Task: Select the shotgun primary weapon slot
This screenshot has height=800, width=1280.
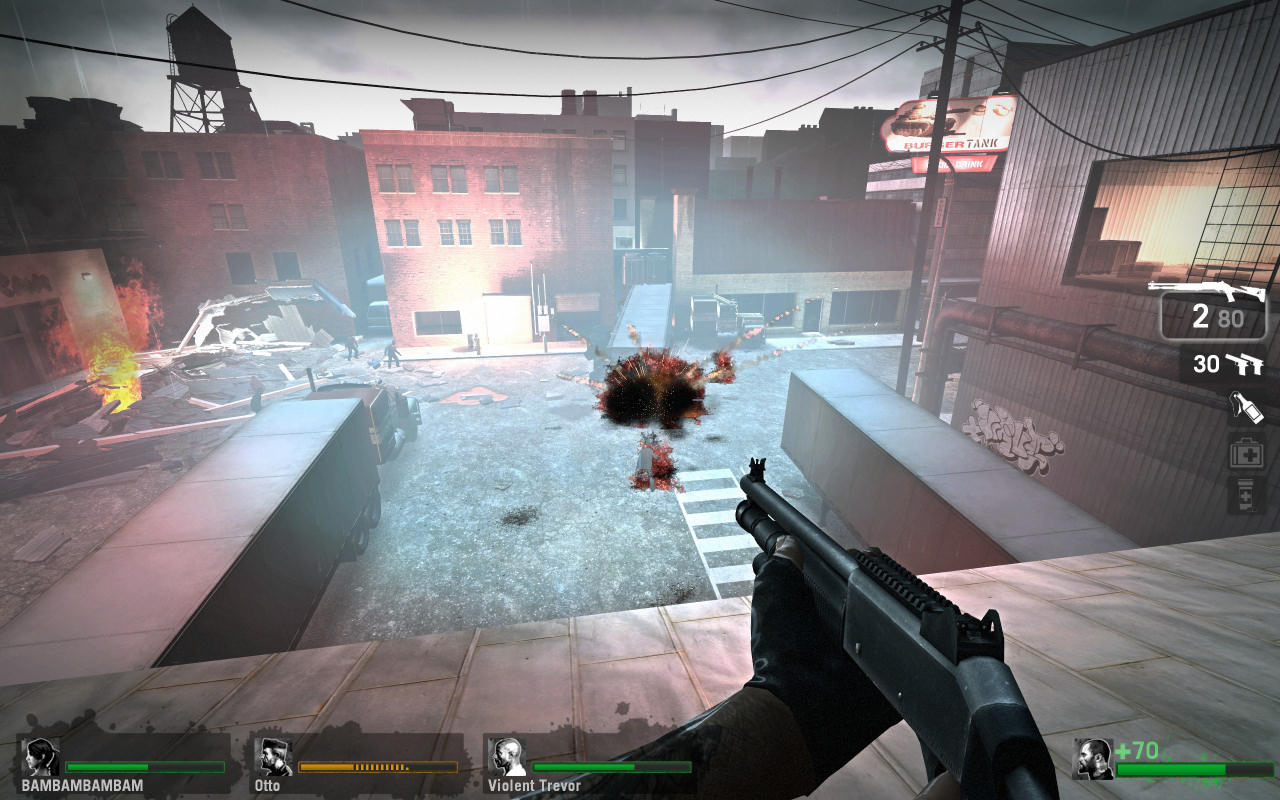Action: pyautogui.click(x=1213, y=308)
